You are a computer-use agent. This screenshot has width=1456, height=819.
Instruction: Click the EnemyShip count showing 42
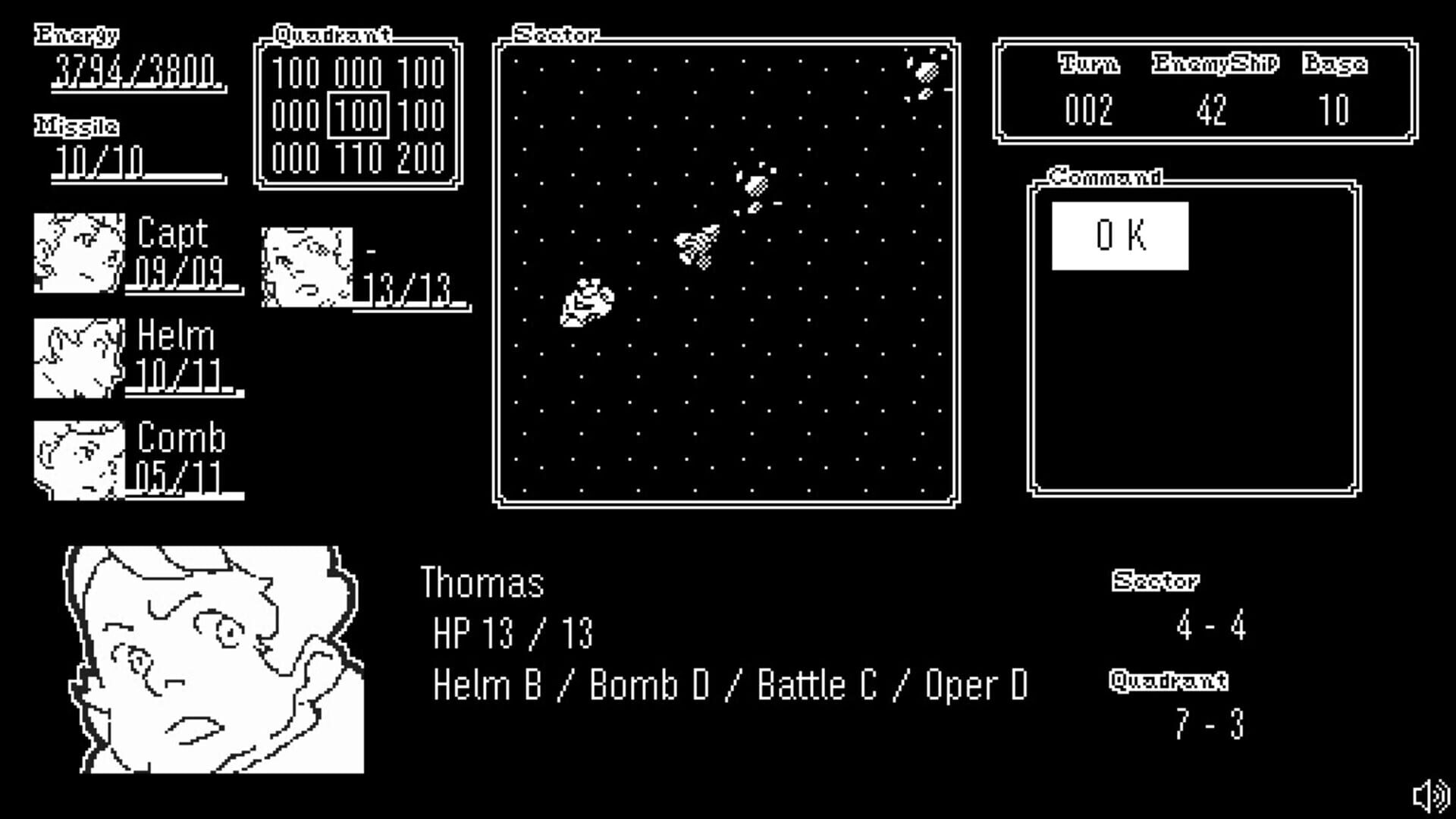[x=1214, y=111]
